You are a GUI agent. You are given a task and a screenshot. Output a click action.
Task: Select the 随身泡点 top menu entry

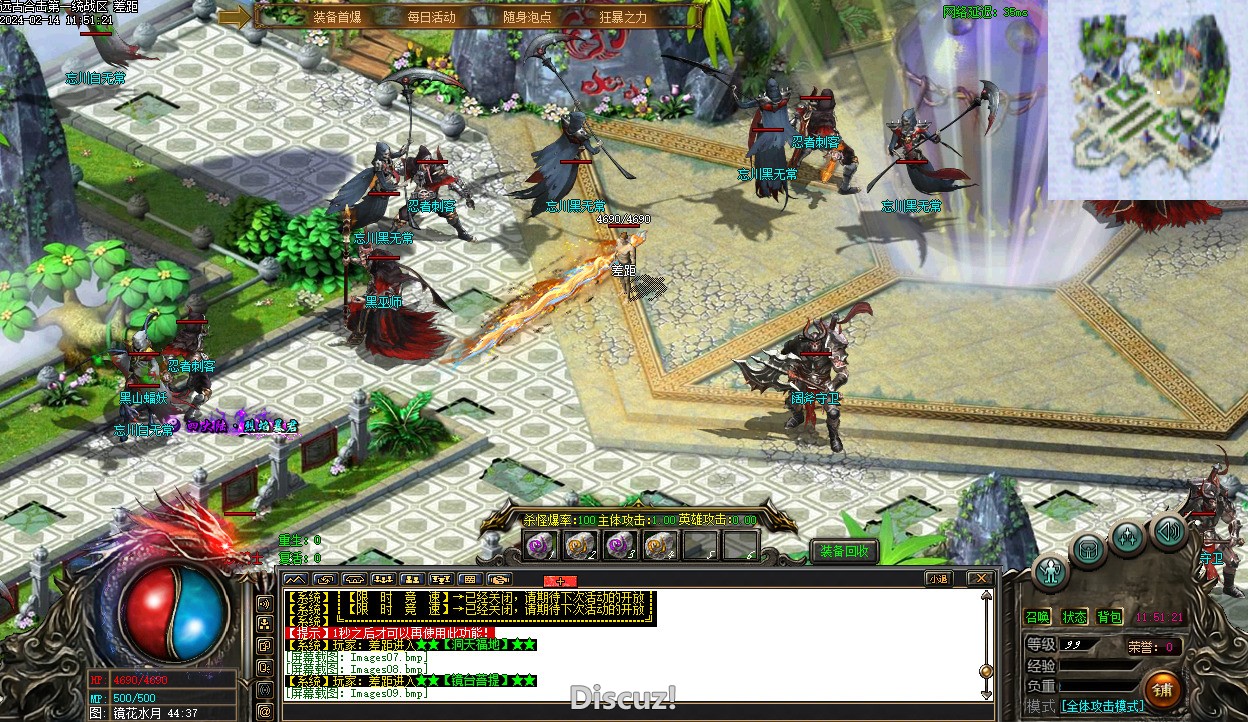tap(527, 17)
